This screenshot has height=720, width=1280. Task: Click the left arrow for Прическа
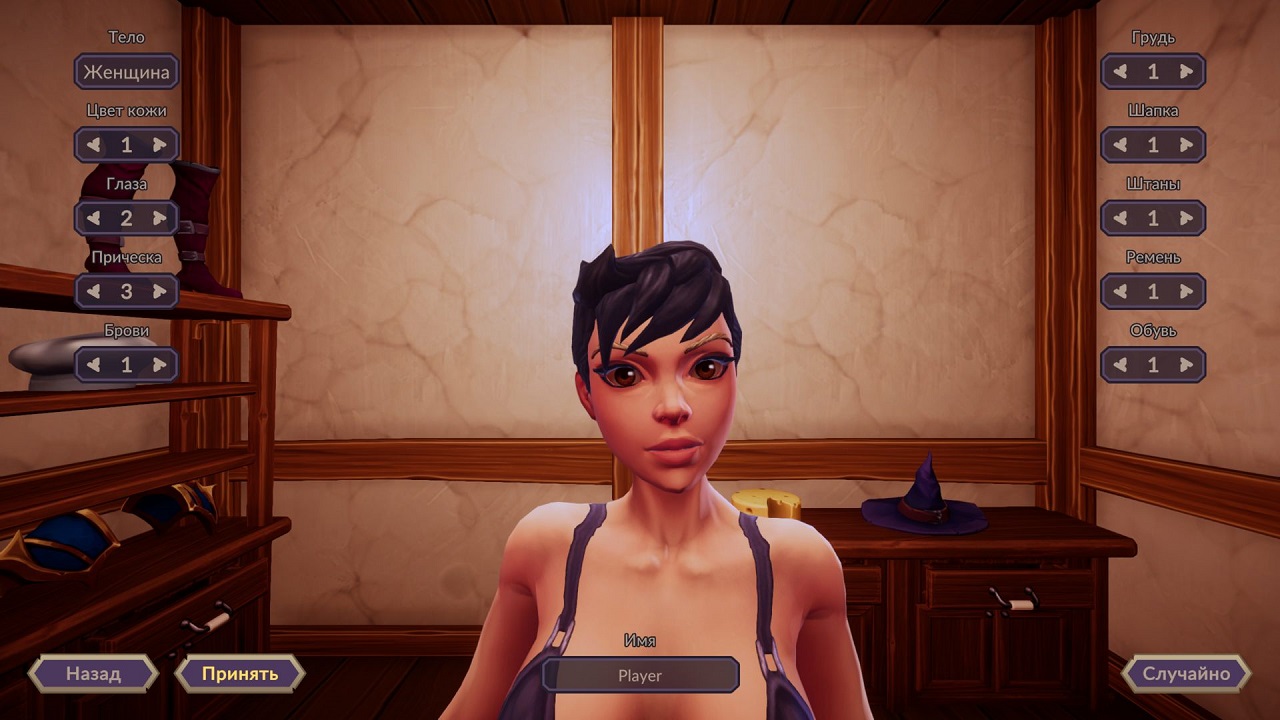click(94, 292)
